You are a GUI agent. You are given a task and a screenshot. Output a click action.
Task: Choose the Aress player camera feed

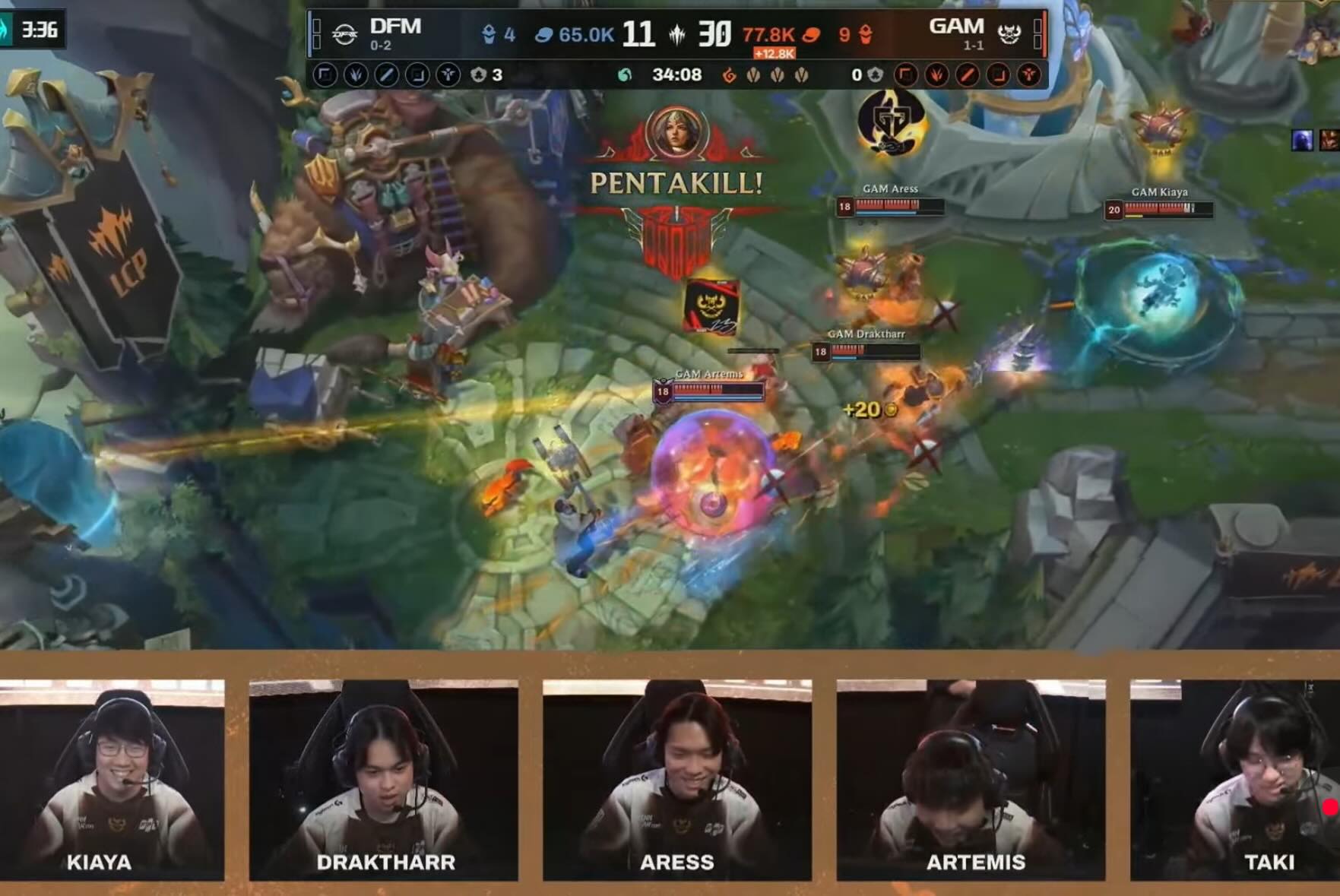click(677, 779)
